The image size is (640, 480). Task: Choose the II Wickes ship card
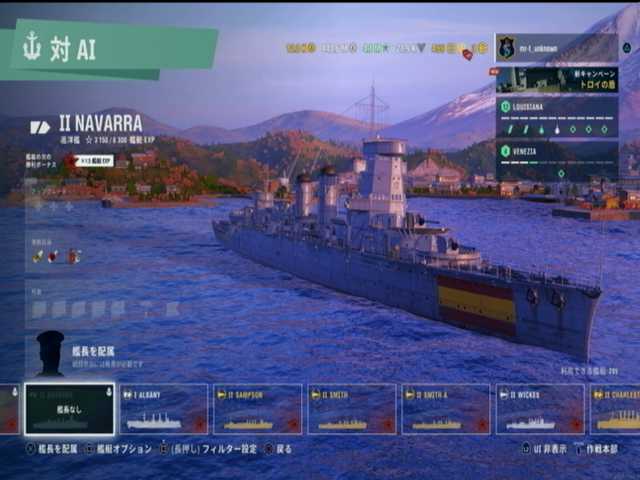point(540,409)
